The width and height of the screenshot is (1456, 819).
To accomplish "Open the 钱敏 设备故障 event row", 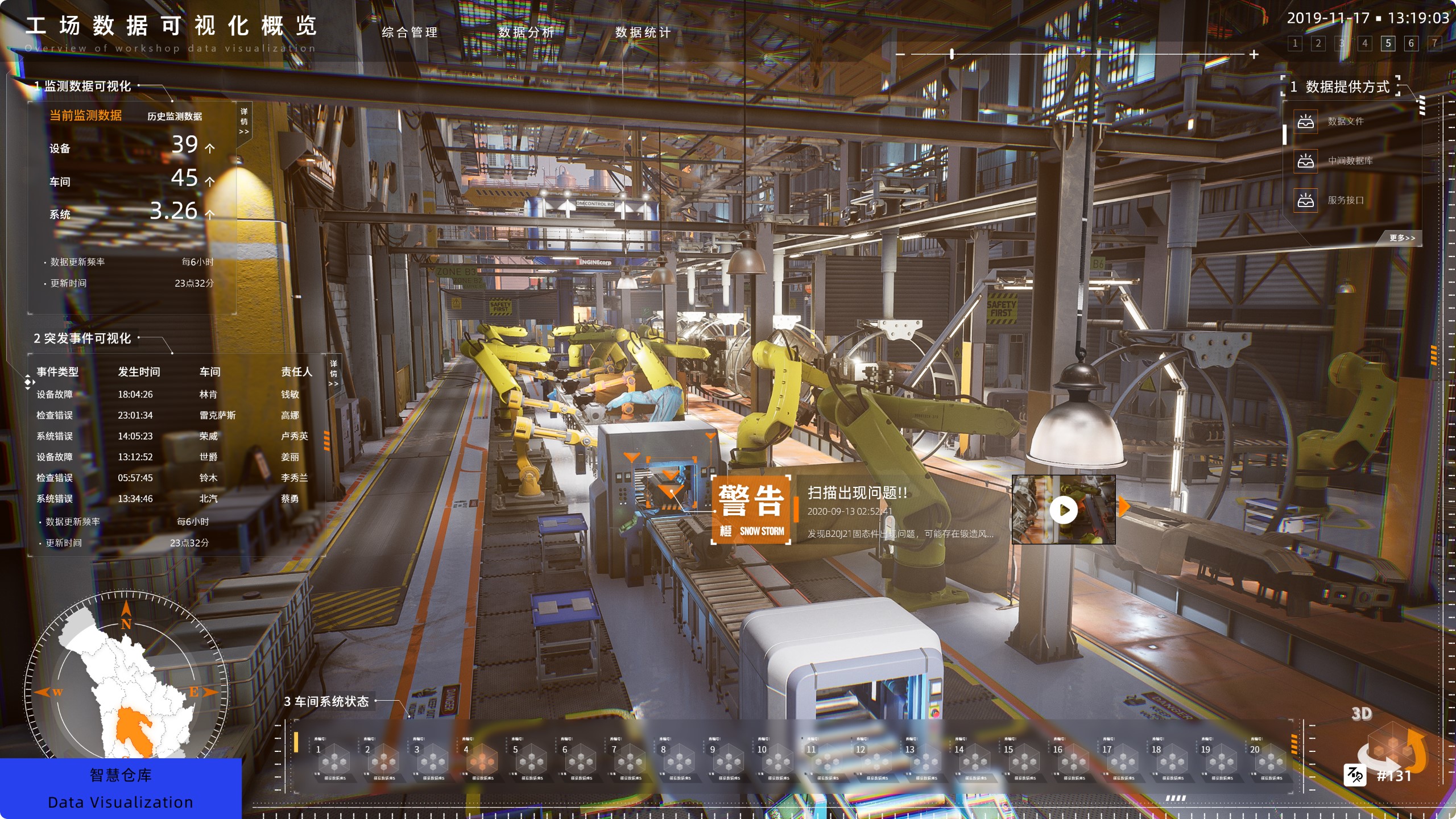I will pyautogui.click(x=171, y=394).
